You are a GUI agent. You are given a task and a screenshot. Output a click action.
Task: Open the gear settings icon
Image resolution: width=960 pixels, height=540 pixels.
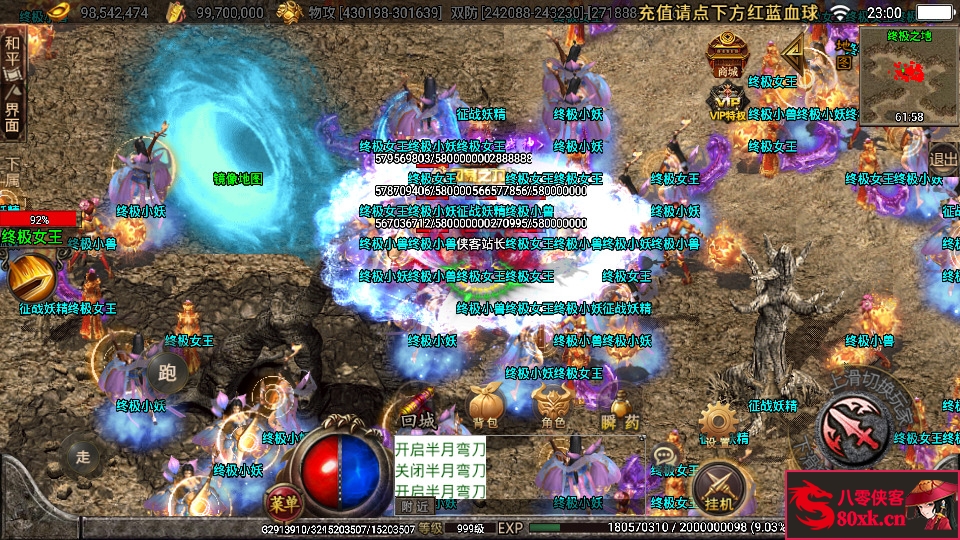point(717,422)
